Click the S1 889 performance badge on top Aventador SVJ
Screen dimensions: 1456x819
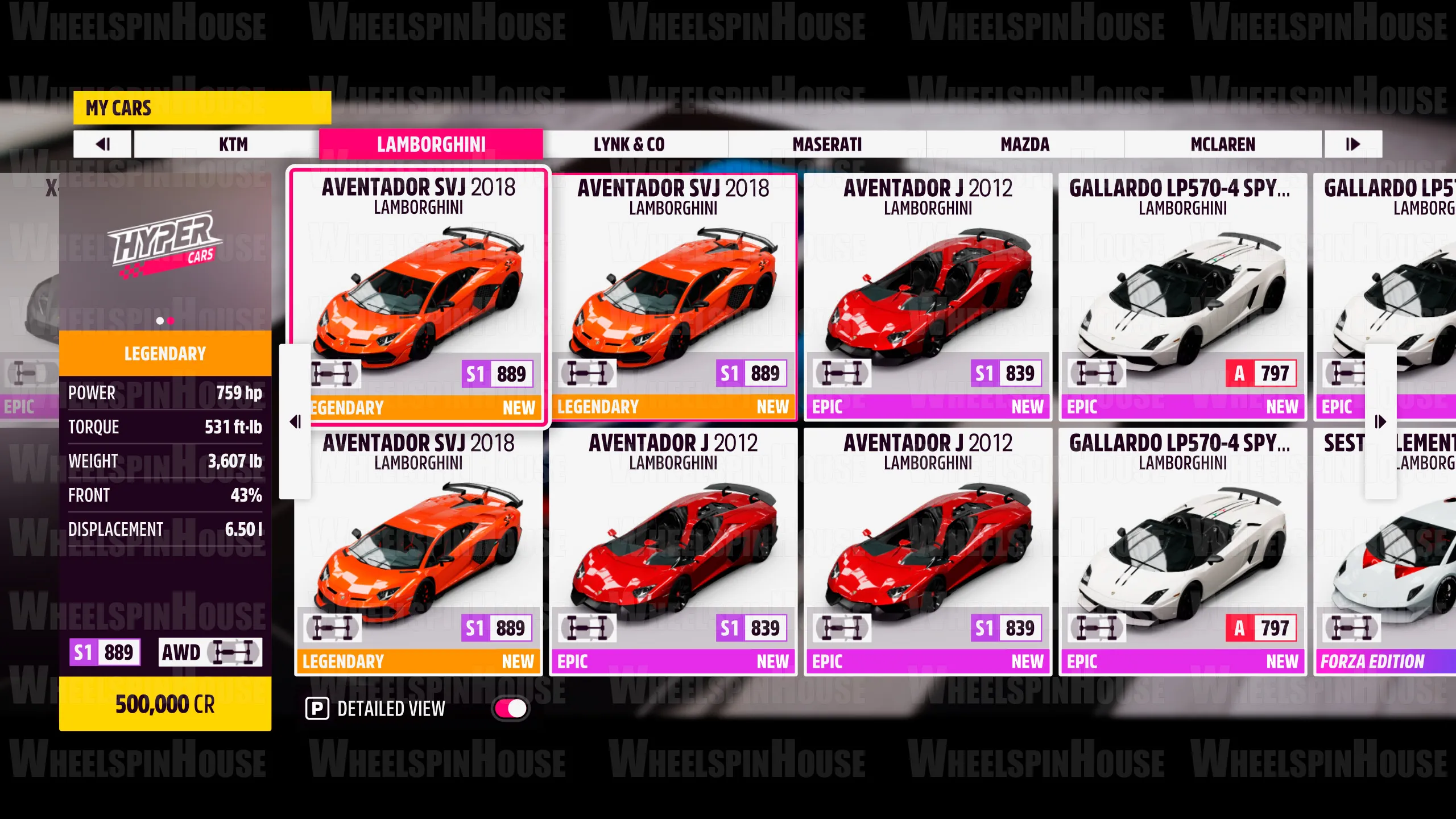(x=498, y=374)
